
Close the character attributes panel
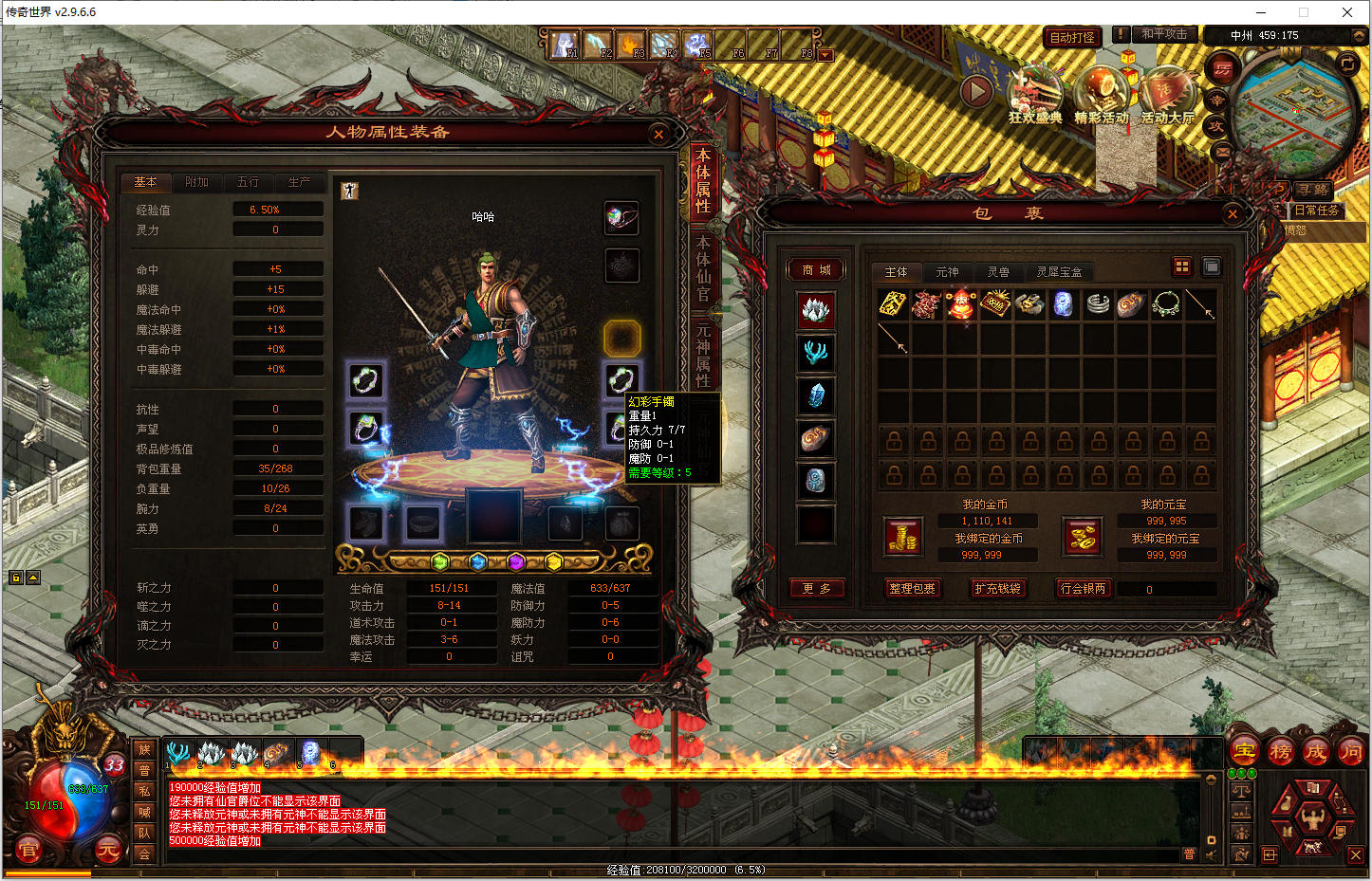tap(658, 135)
